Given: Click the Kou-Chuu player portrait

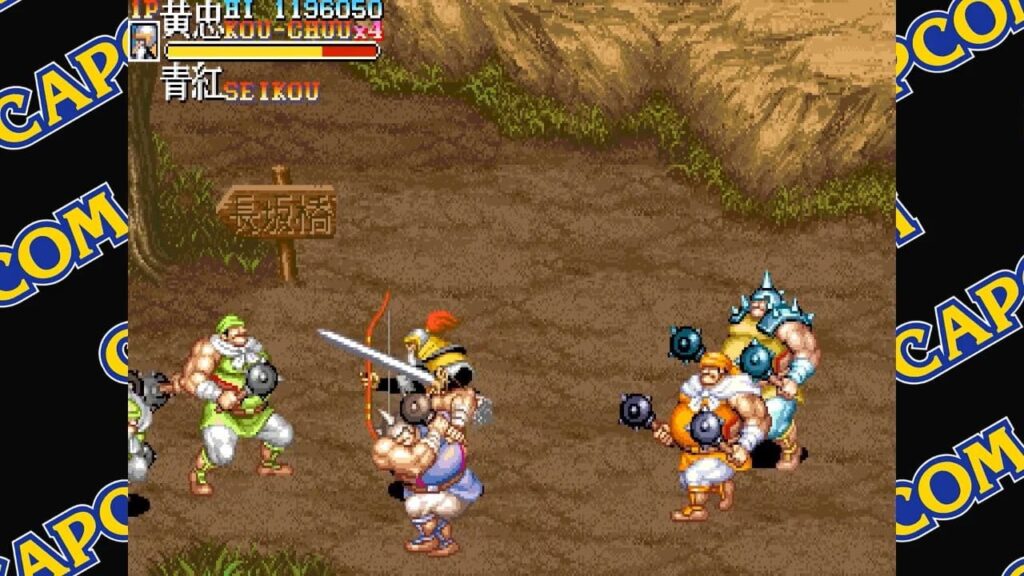Looking at the screenshot, I should point(143,42).
